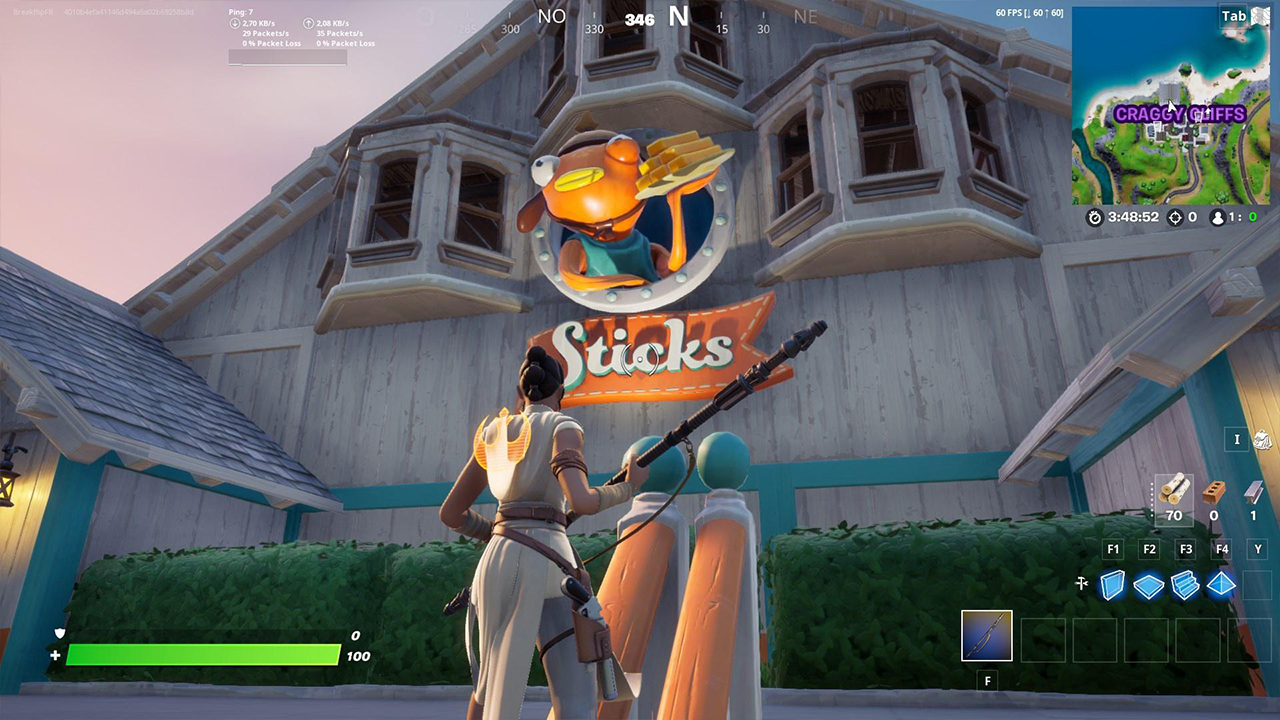This screenshot has width=1280, height=720.
Task: Click the wood resource icon
Action: tap(1172, 489)
